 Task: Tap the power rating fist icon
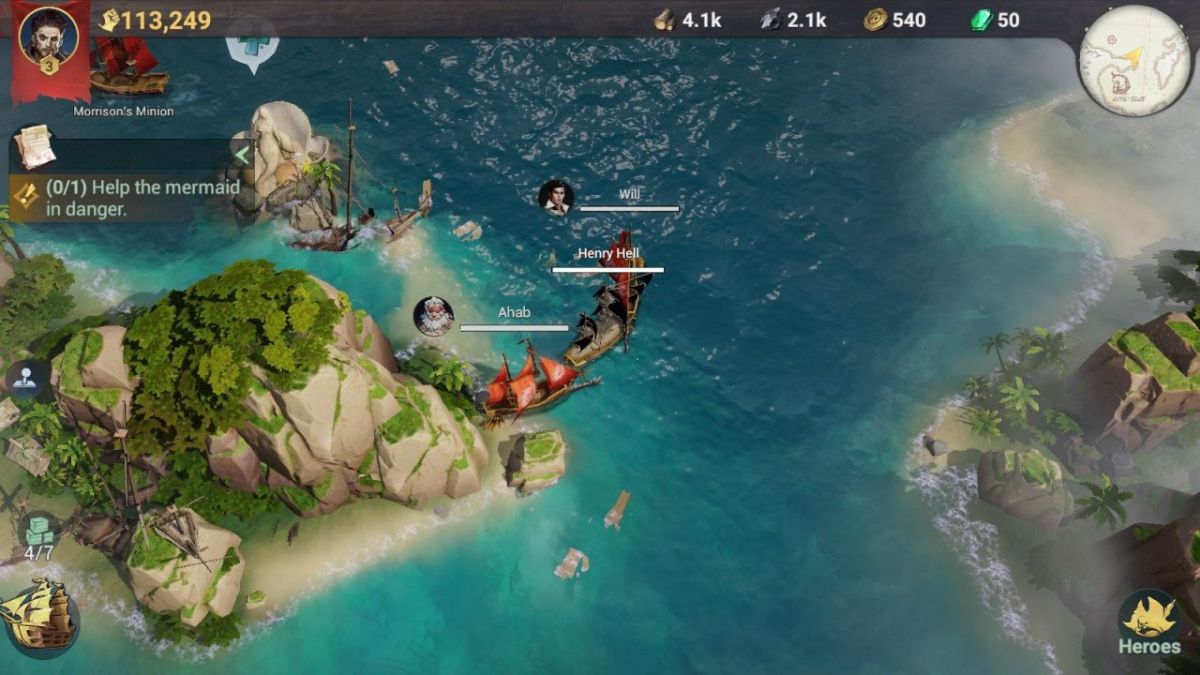point(109,20)
